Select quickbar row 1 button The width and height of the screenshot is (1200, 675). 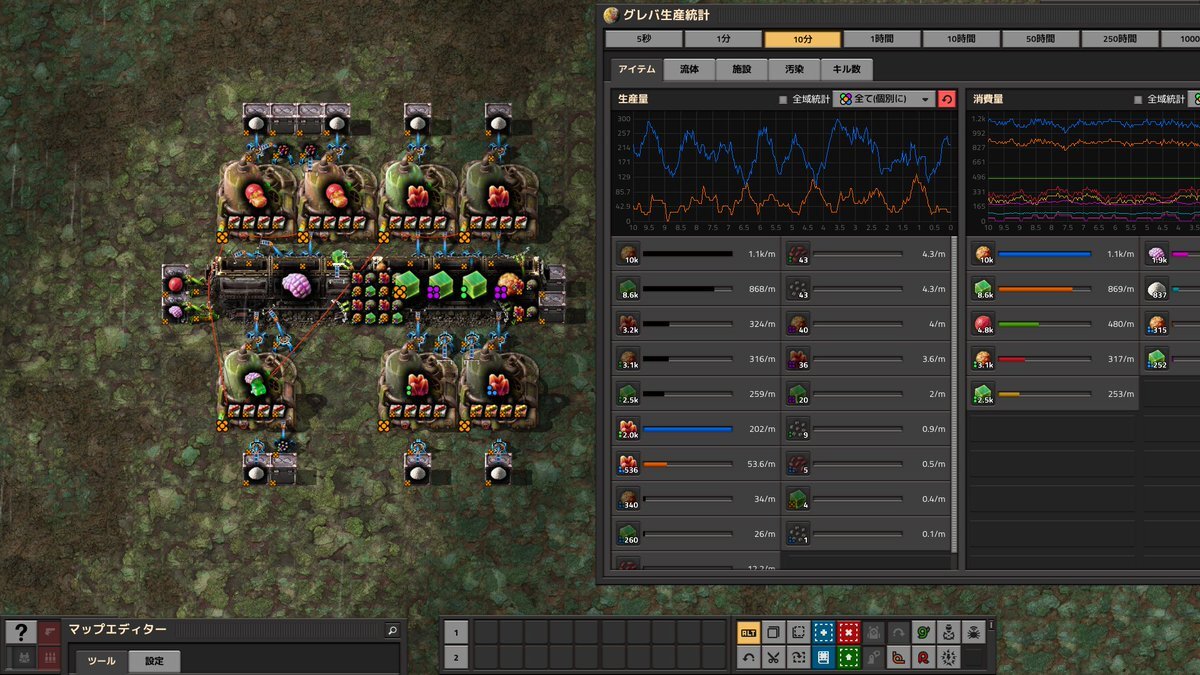(x=455, y=632)
